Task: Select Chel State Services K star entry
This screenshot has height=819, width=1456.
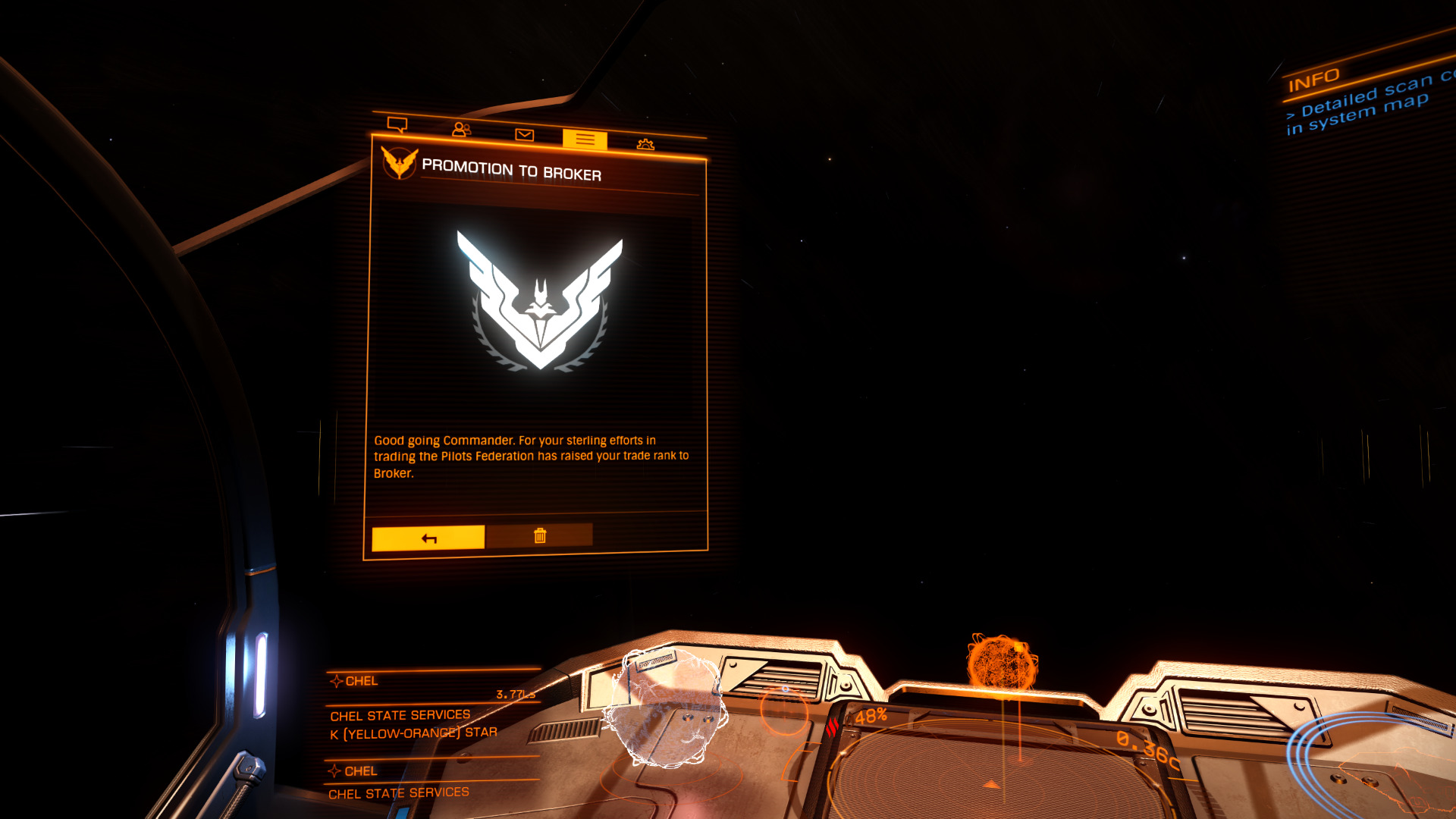Action: pos(413,724)
